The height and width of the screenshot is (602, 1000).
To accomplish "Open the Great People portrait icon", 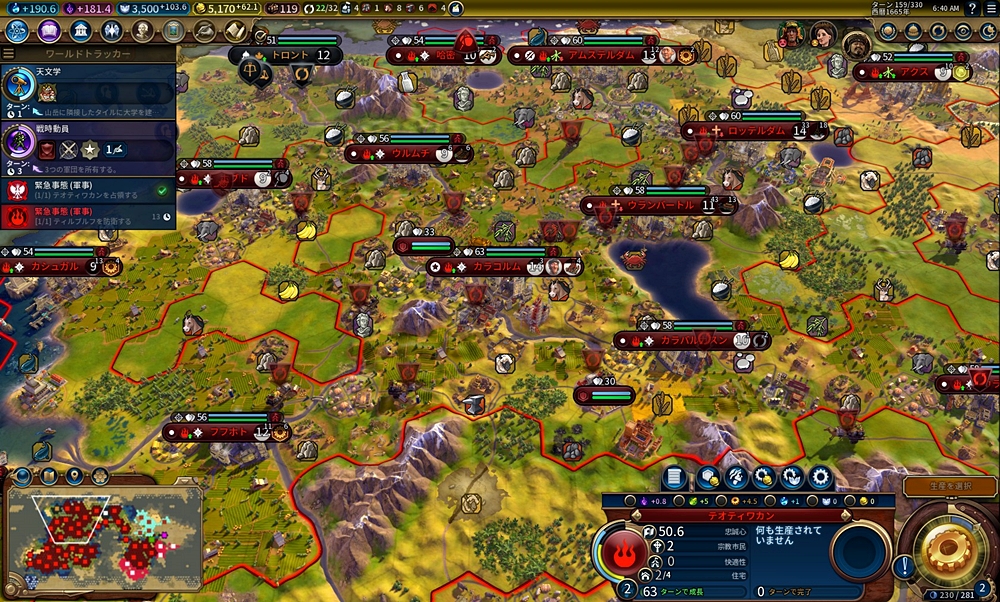I will click(143, 31).
